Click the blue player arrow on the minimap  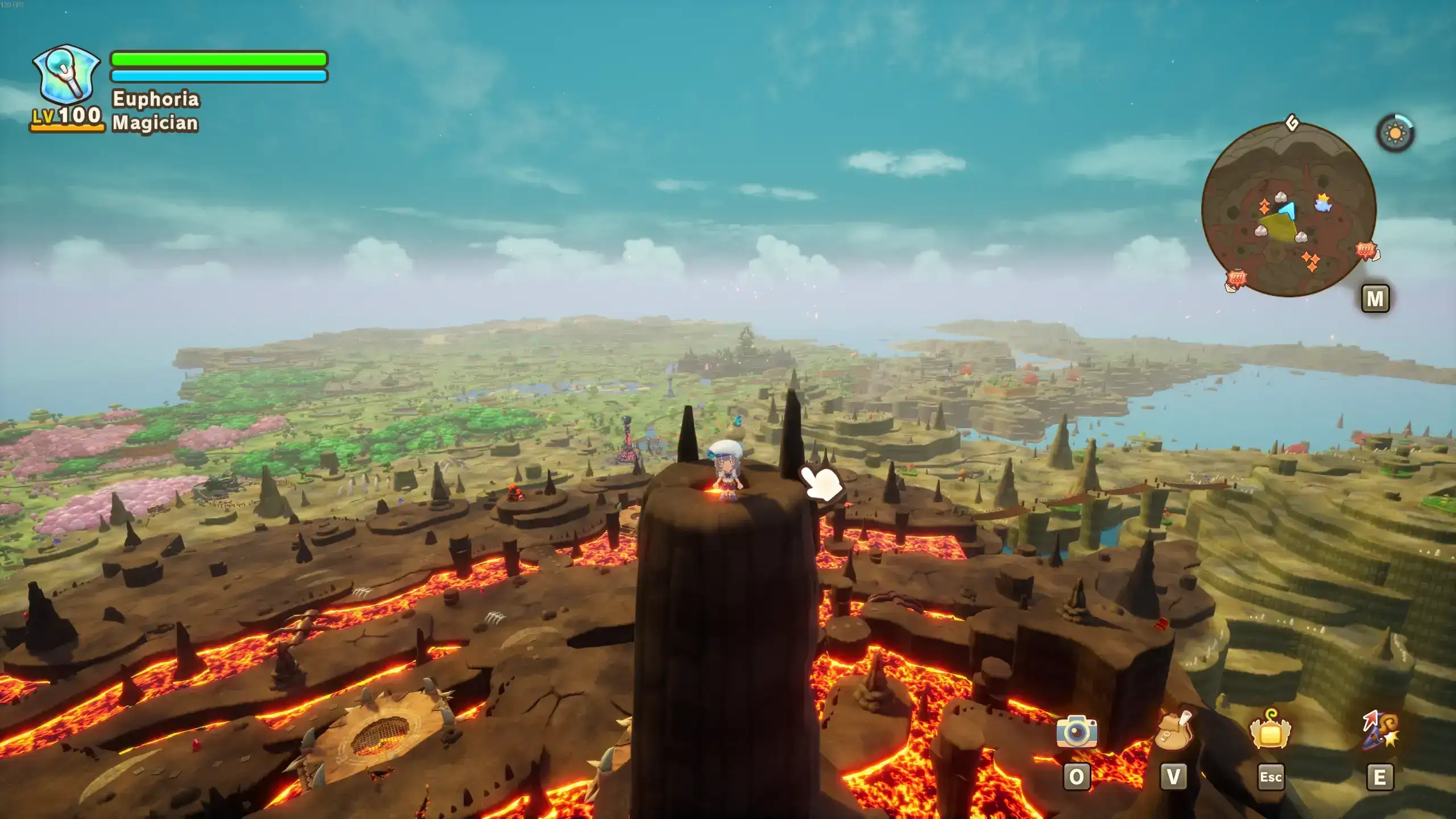tap(1289, 210)
